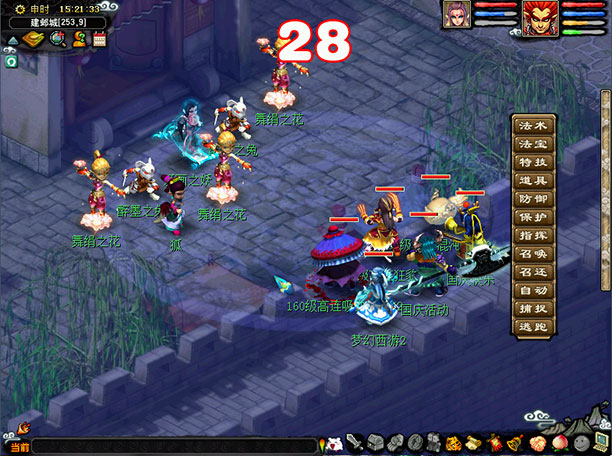Choose the 防御 (Defend) command
This screenshot has width=612, height=456.
533,199
